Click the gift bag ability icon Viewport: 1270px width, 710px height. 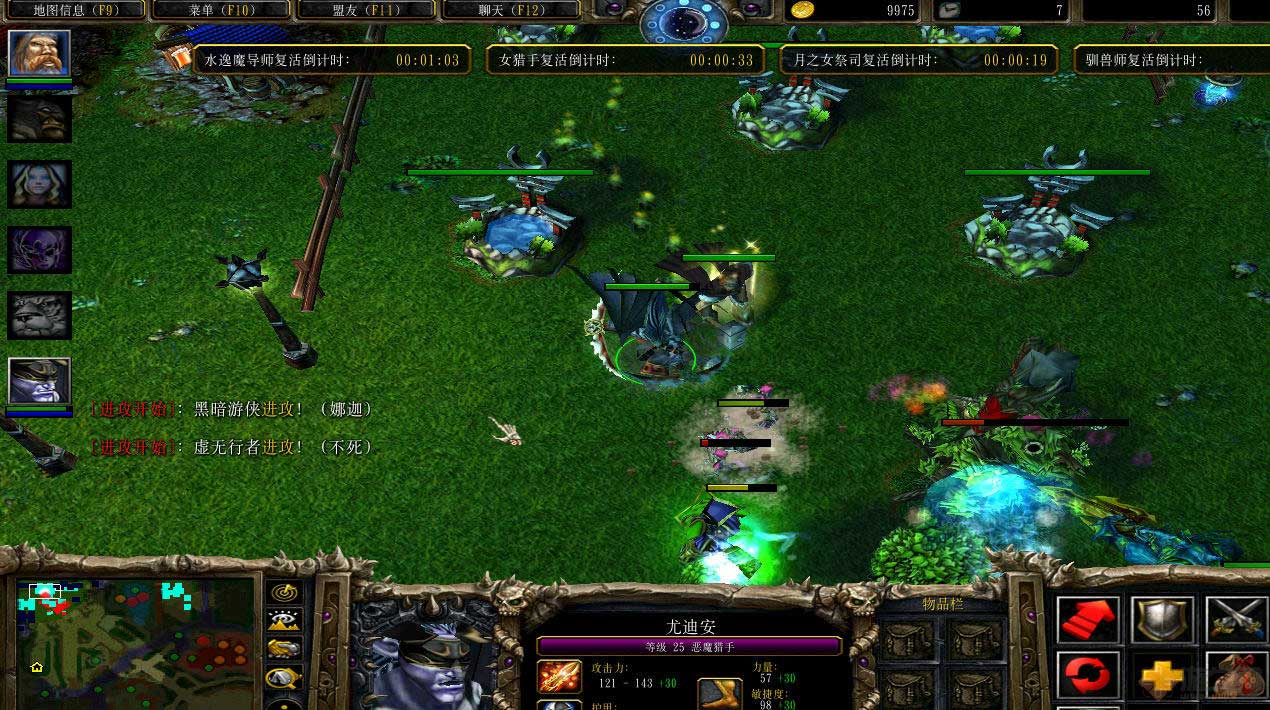[1236, 678]
